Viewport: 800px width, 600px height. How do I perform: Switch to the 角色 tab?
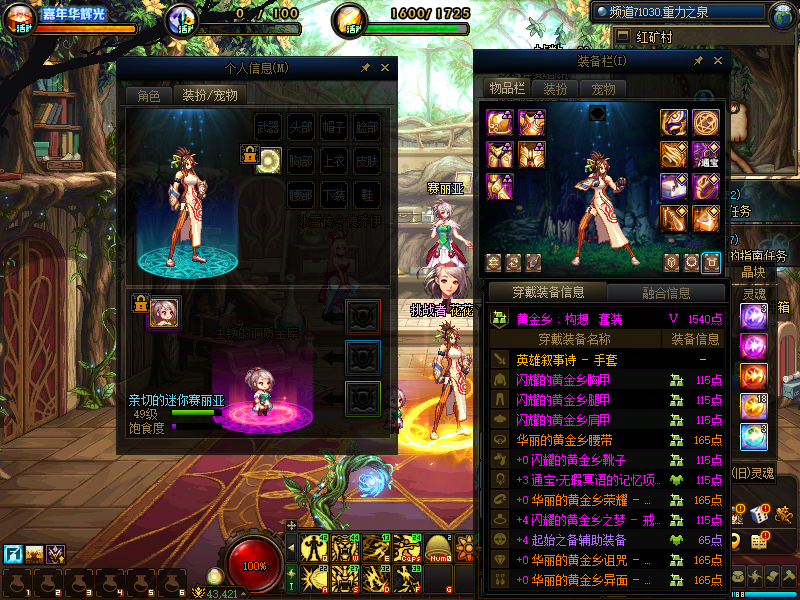148,95
